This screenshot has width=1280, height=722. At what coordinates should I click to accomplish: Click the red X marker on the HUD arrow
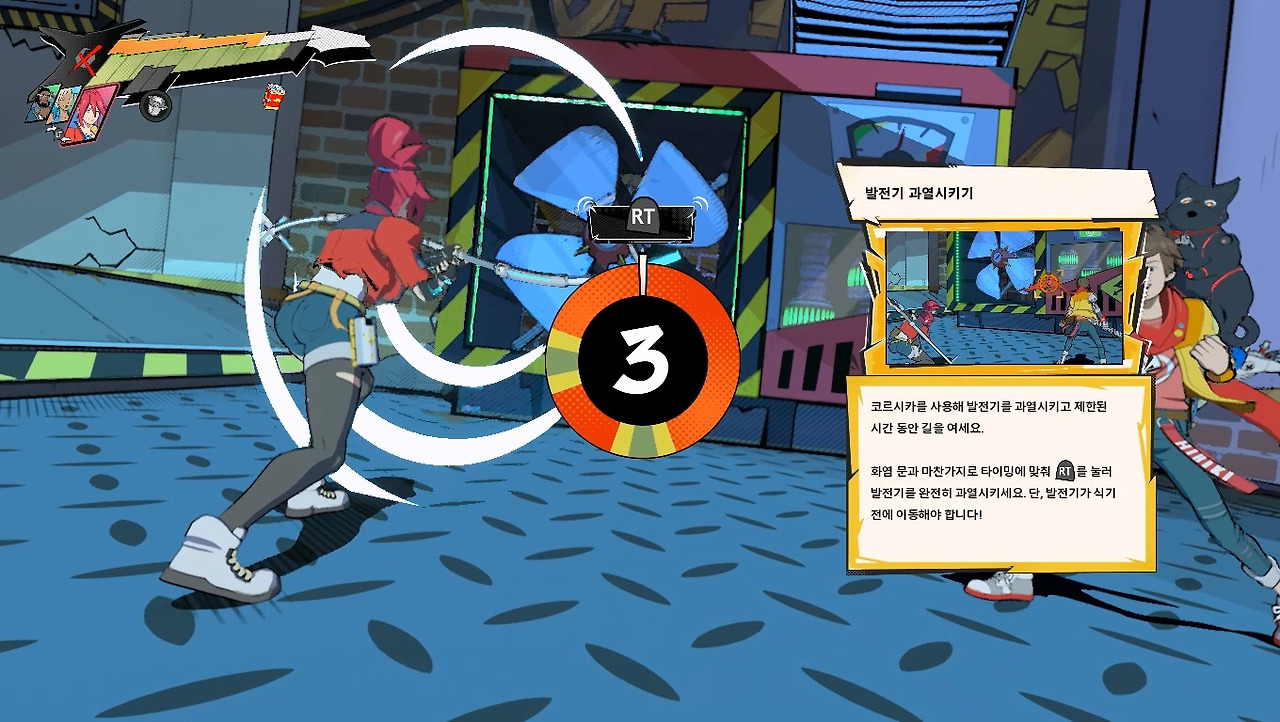86,58
